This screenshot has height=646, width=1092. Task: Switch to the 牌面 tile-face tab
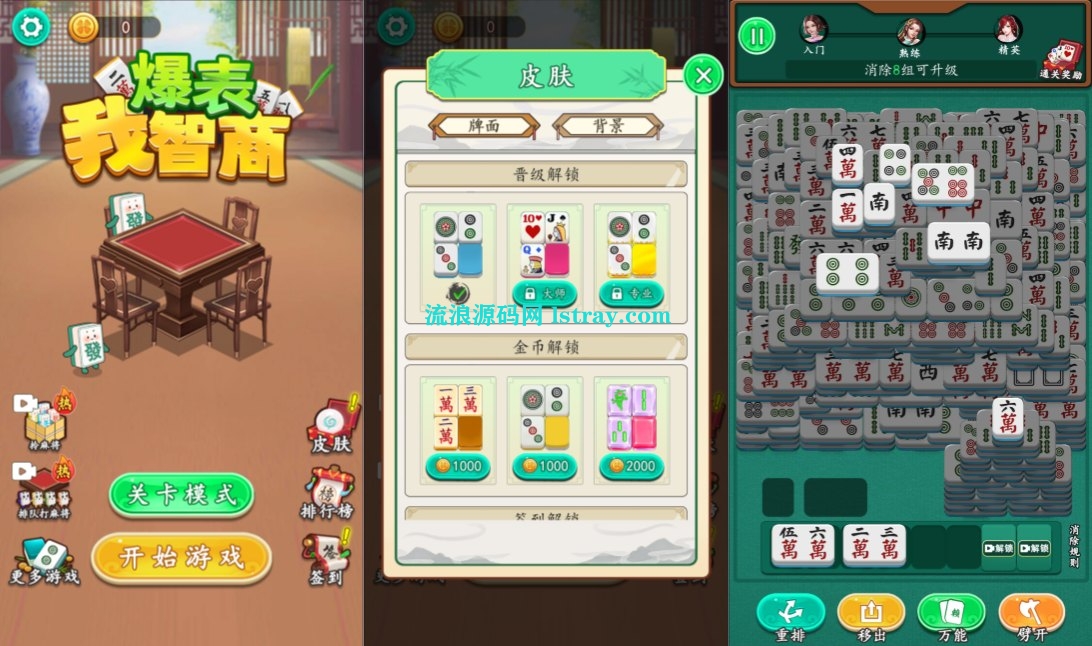point(484,126)
